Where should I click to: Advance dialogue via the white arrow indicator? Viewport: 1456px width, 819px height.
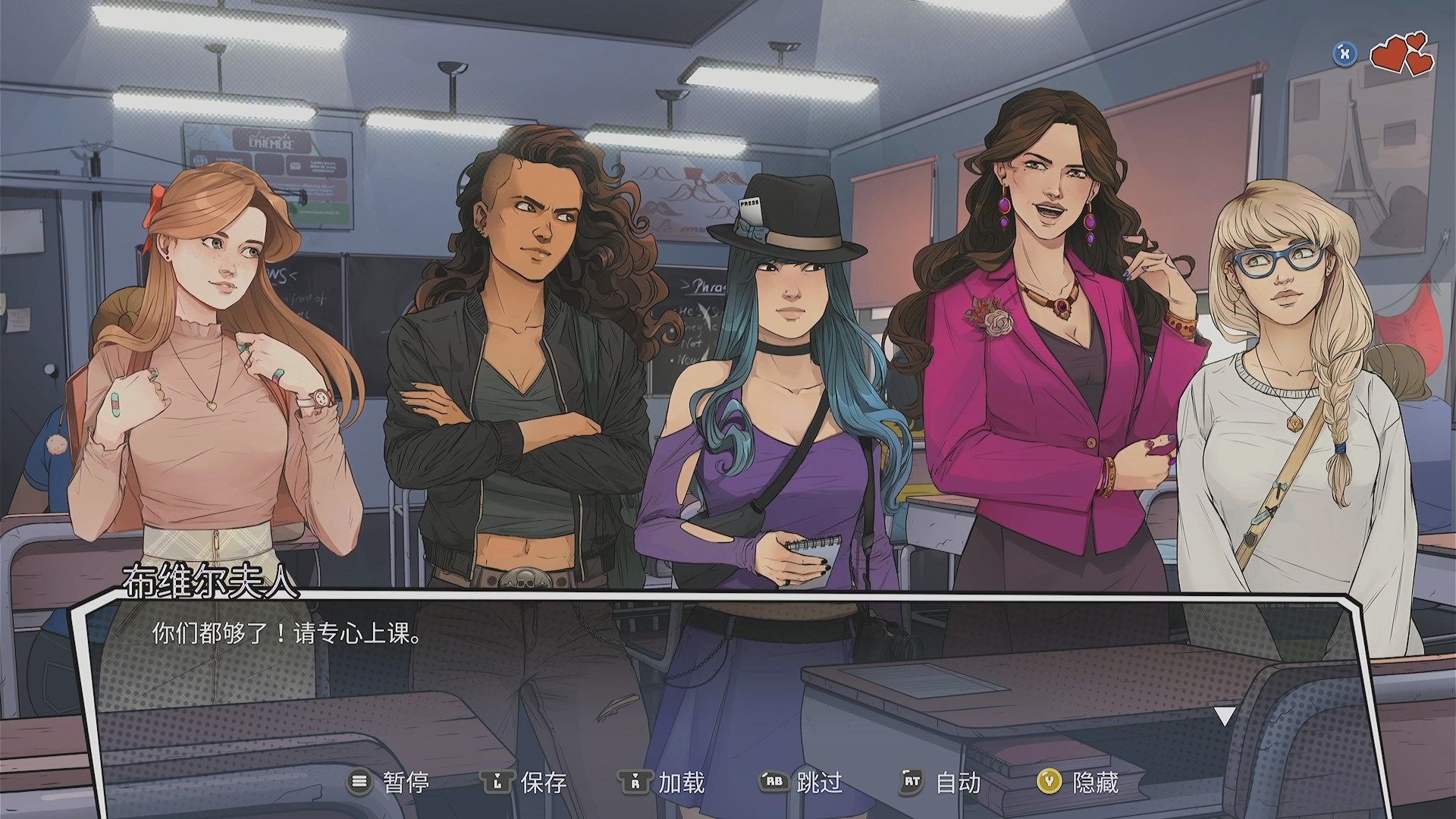(1225, 716)
